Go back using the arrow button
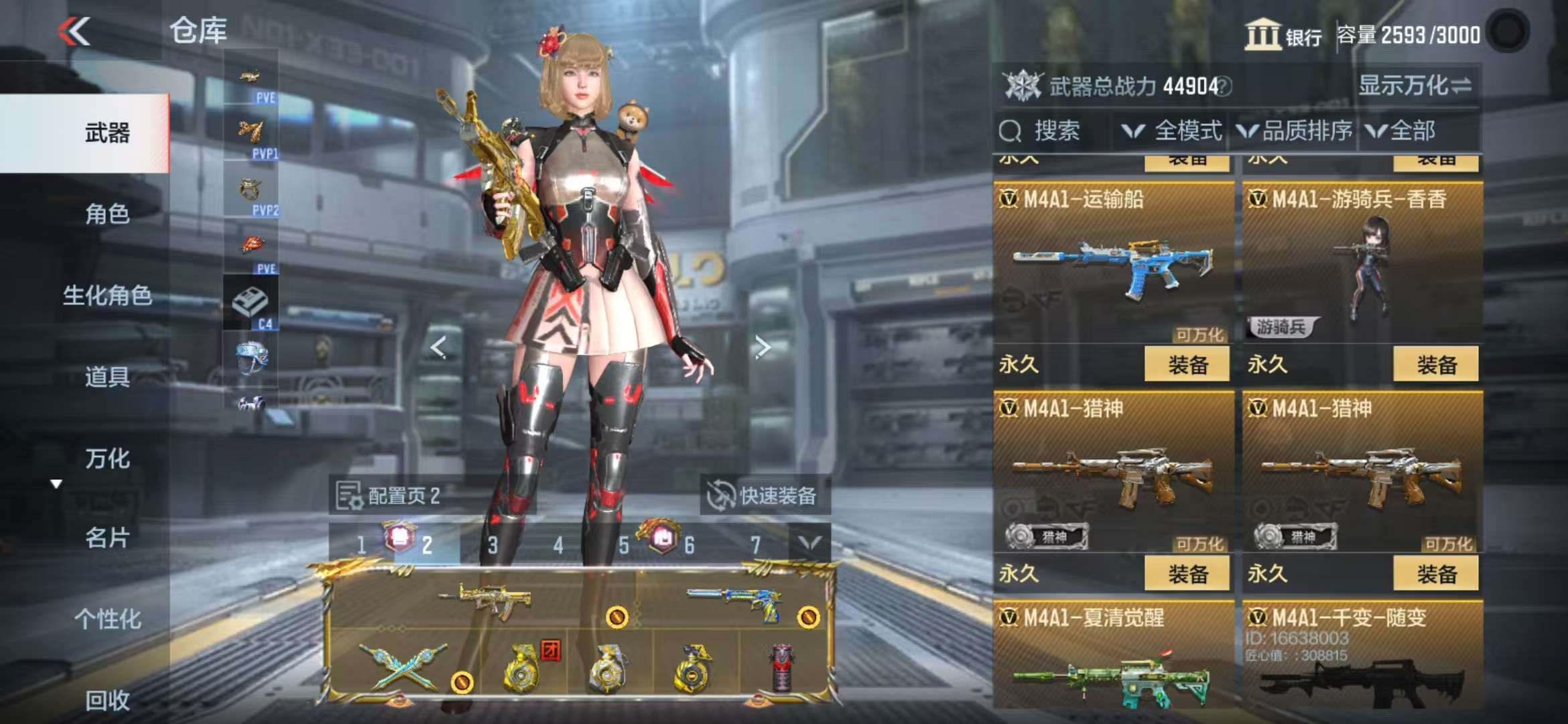1568x724 pixels. coord(74,32)
